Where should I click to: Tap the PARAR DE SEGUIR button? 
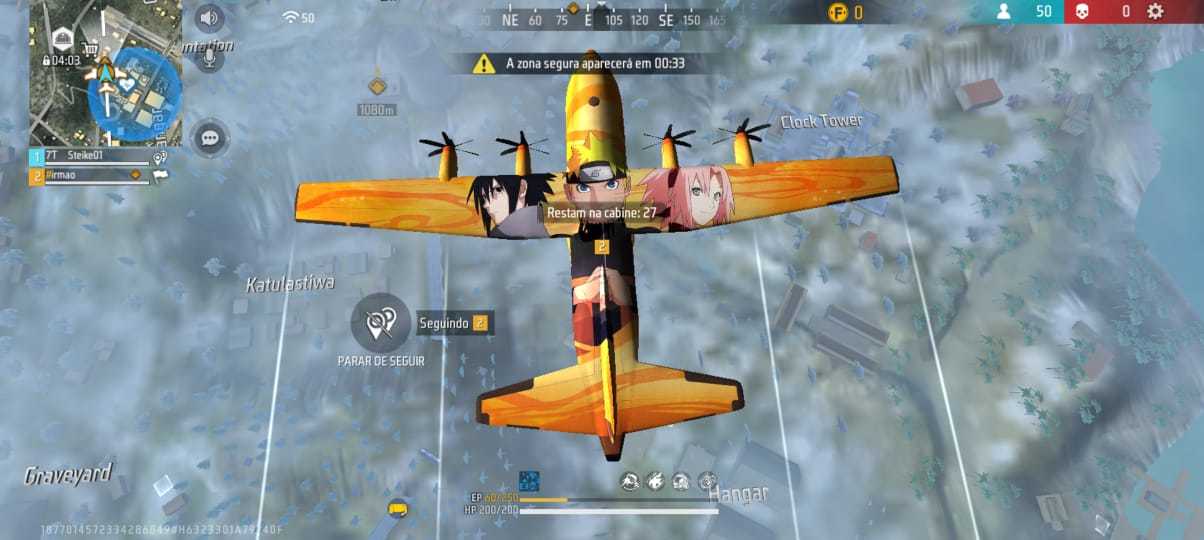coord(380,322)
